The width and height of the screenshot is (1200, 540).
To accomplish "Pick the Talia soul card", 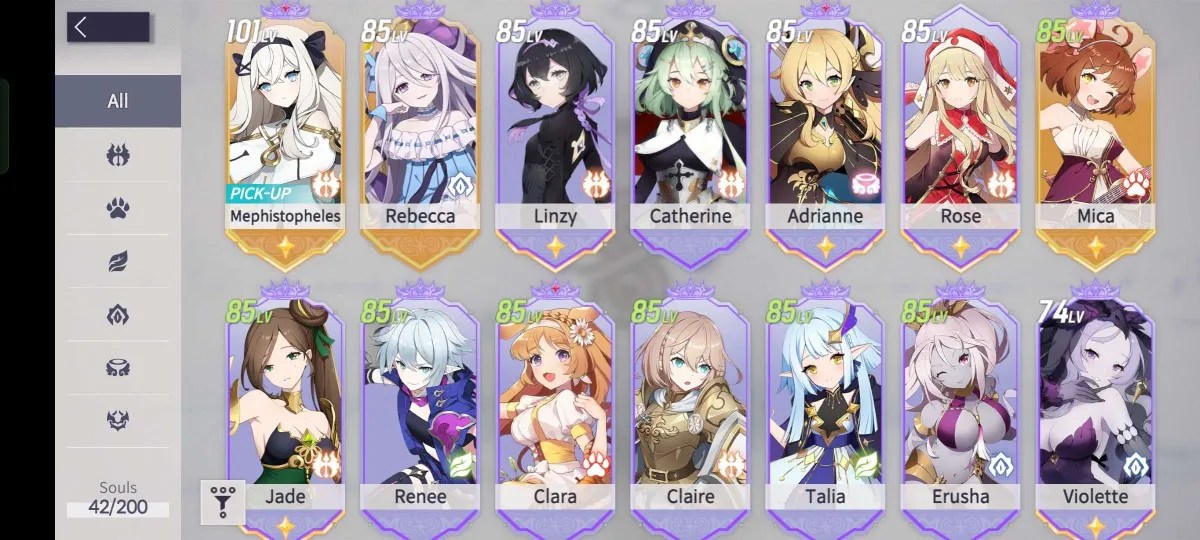I will [x=825, y=410].
